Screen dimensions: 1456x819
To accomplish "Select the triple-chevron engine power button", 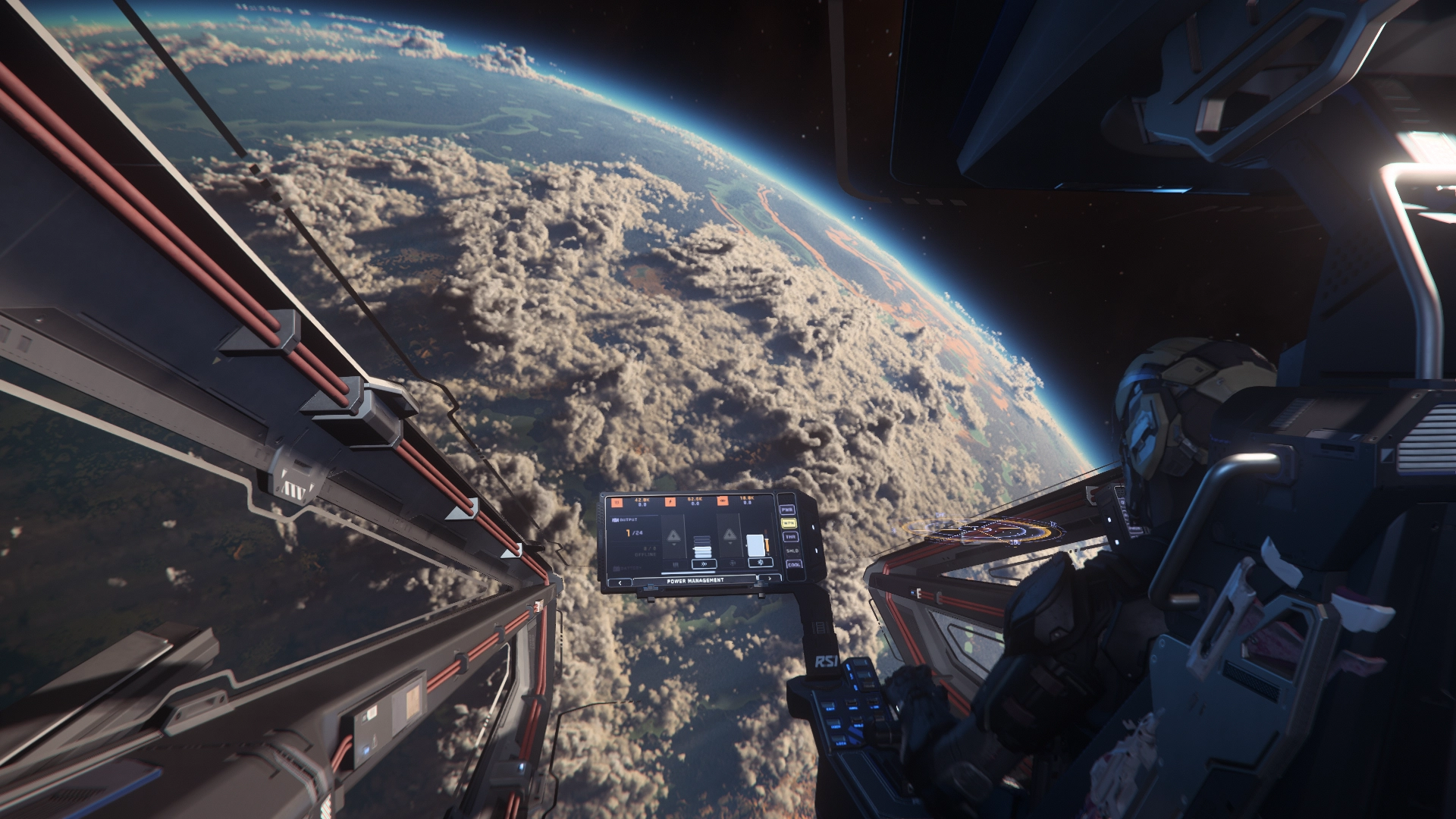I will (704, 564).
